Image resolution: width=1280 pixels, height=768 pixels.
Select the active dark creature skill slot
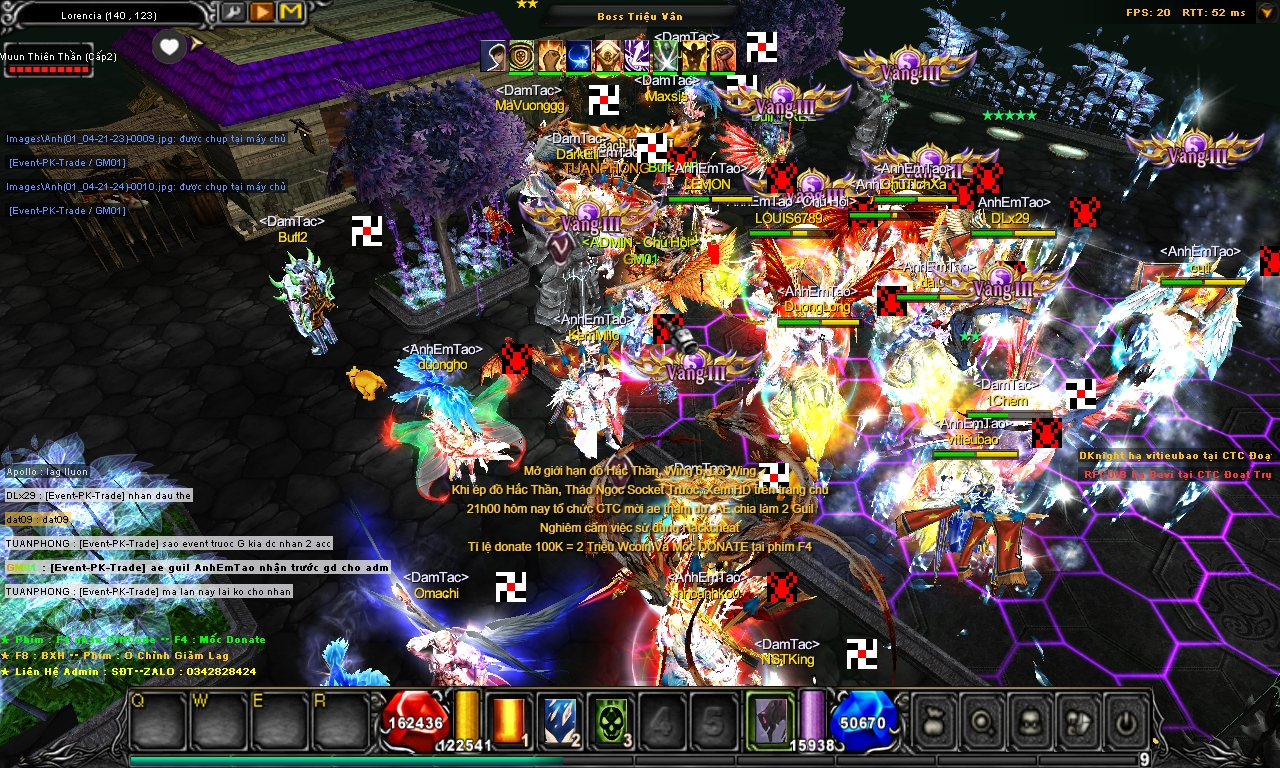770,720
